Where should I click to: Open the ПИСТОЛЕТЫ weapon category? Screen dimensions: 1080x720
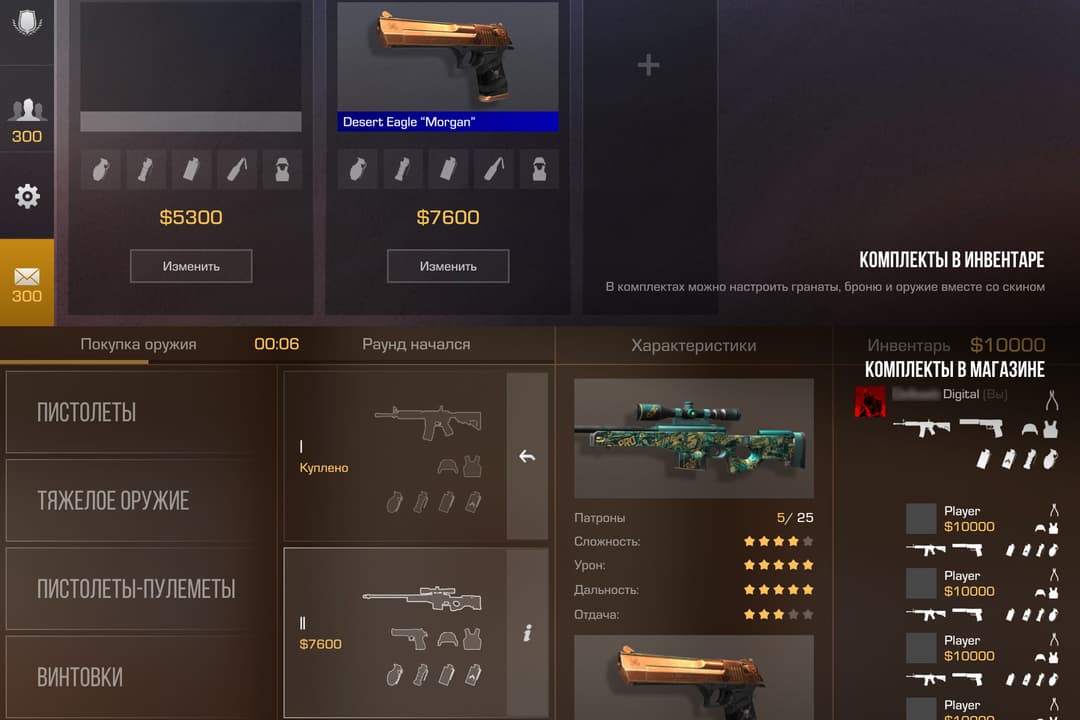click(x=140, y=412)
